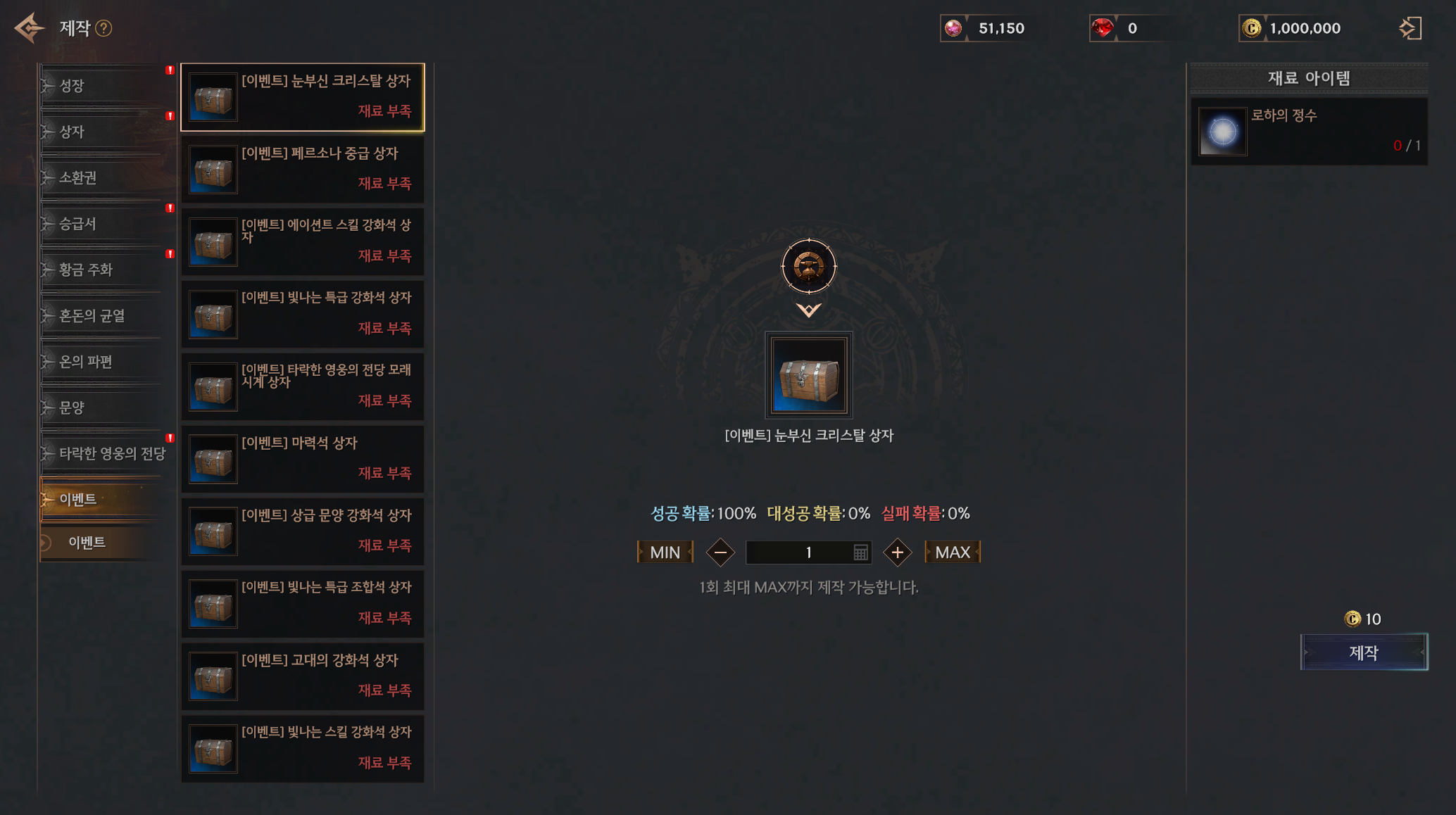
Task: Click the 제작 craft button
Action: [x=1364, y=652]
